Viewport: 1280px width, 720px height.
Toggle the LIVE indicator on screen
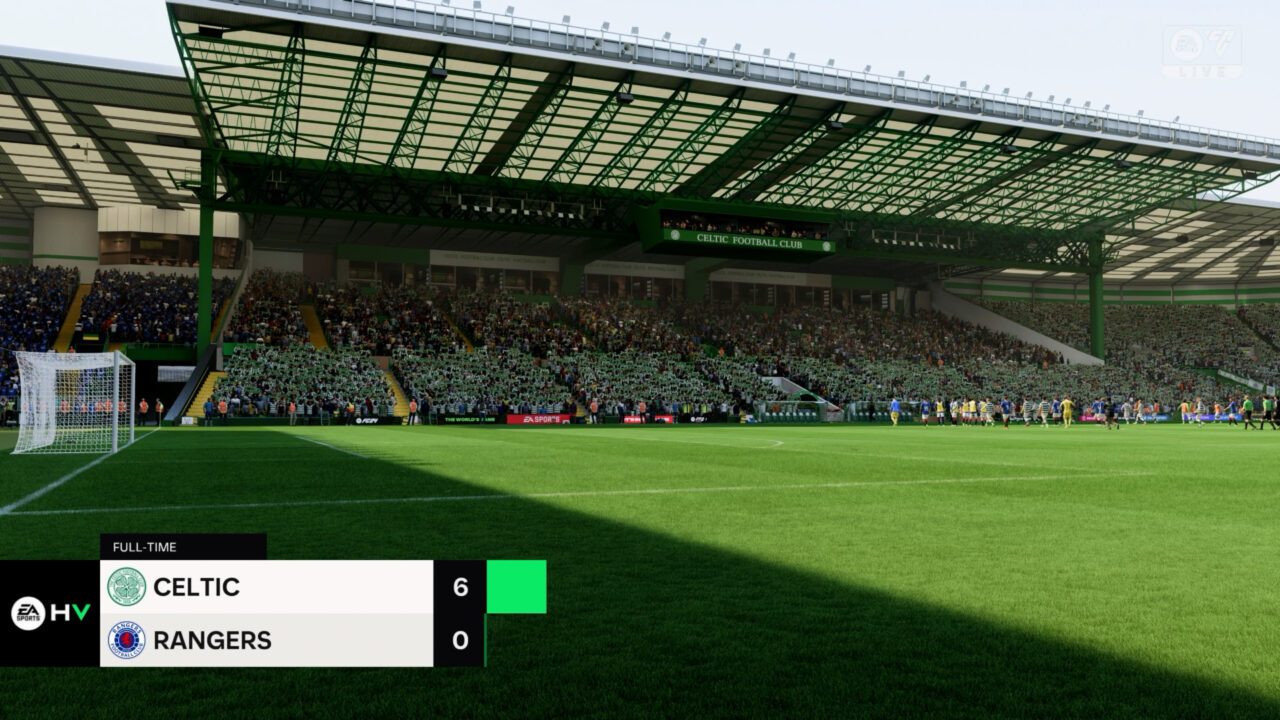1204,72
